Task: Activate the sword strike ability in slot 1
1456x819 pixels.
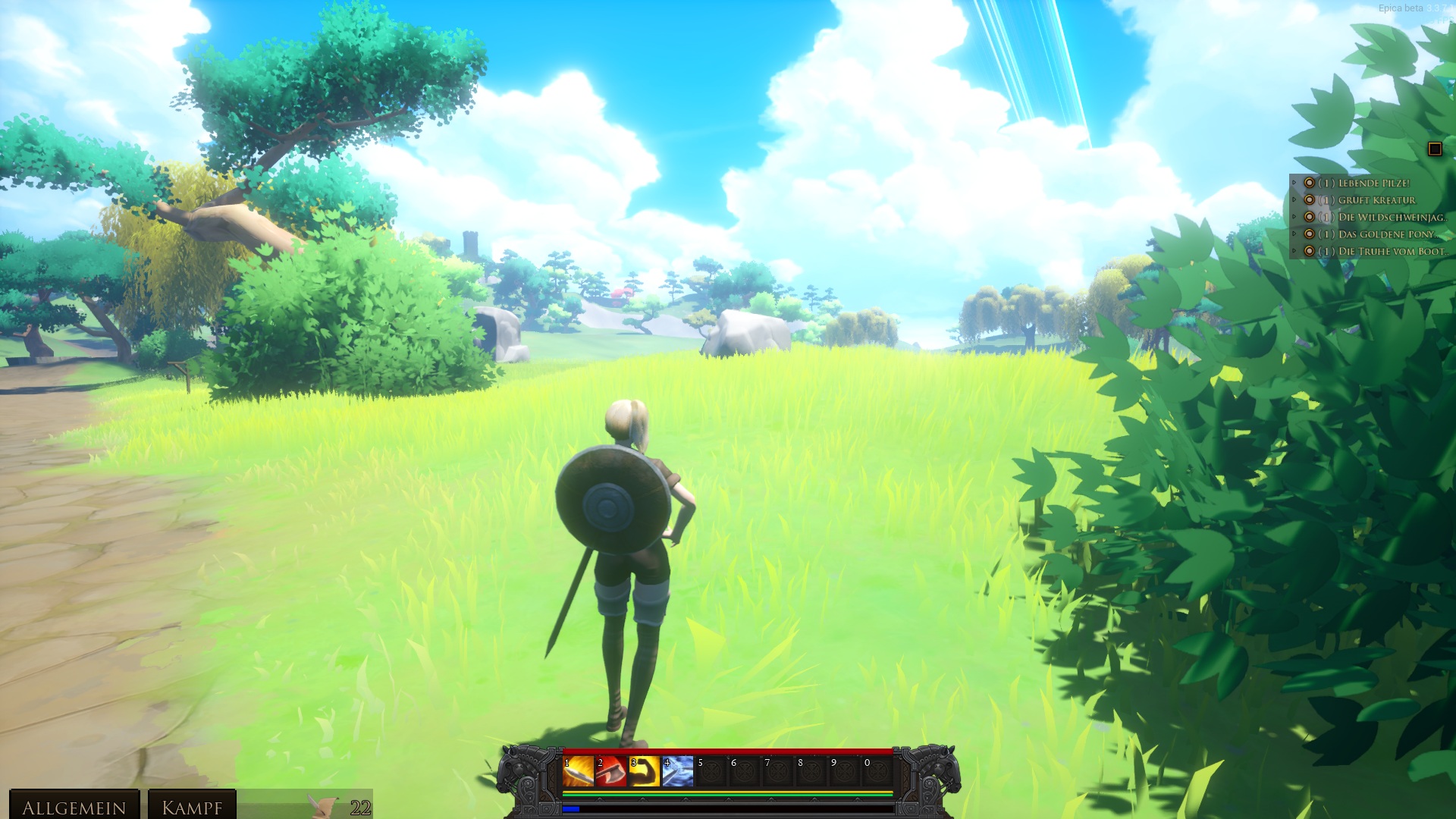Action: [578, 771]
